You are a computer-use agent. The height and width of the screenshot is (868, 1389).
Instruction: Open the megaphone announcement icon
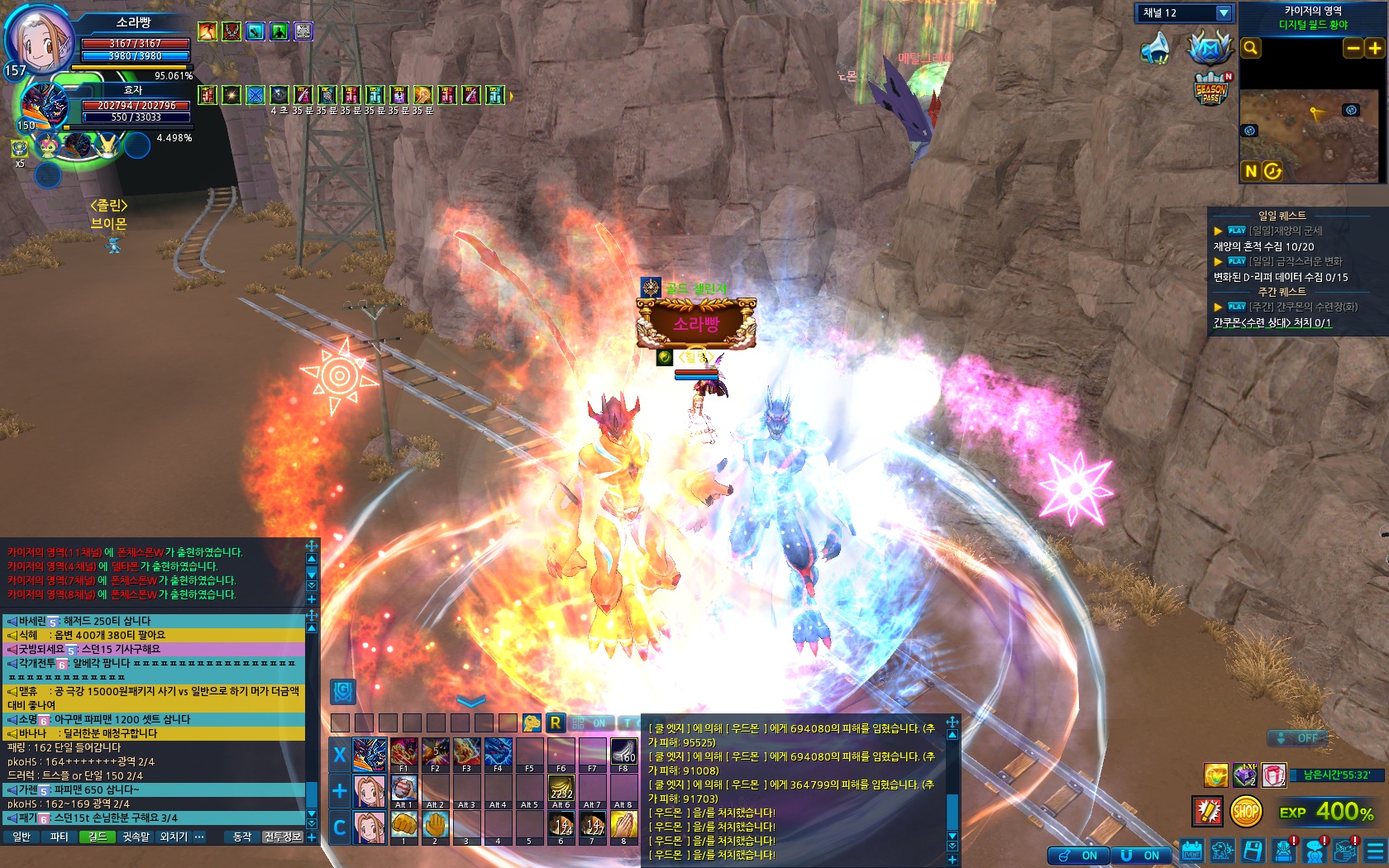[x=1155, y=49]
